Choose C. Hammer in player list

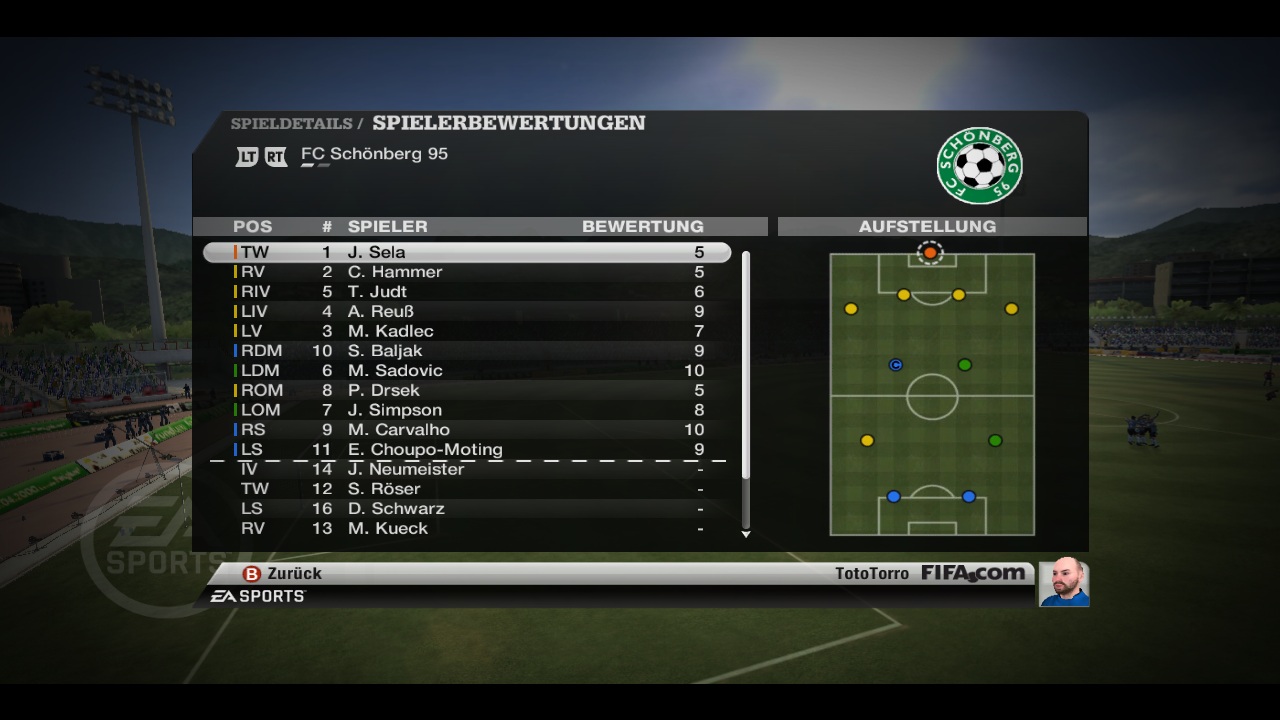pyautogui.click(x=467, y=272)
